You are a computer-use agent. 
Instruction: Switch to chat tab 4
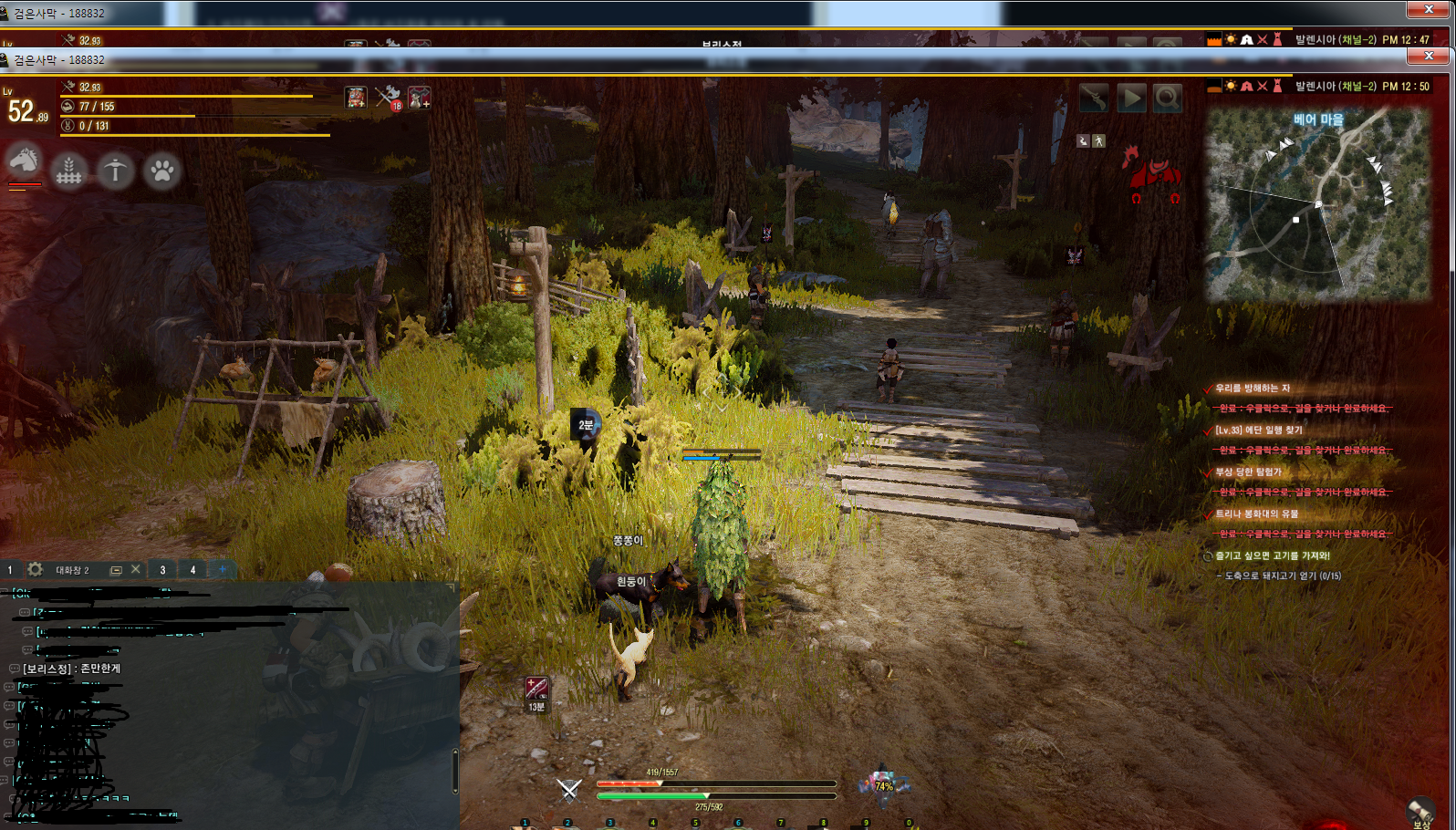pyautogui.click(x=192, y=570)
